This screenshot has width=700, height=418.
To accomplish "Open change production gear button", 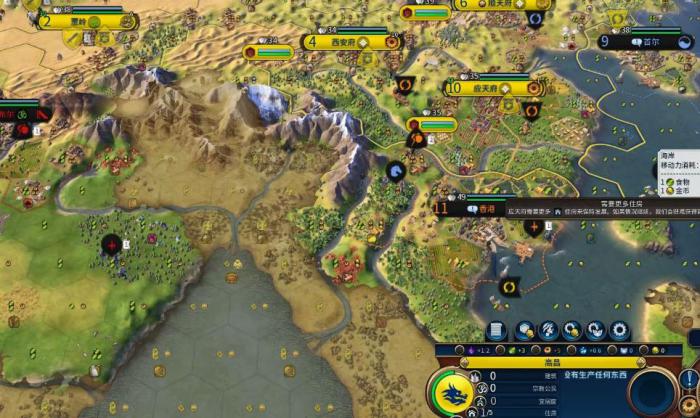I will click(620, 330).
